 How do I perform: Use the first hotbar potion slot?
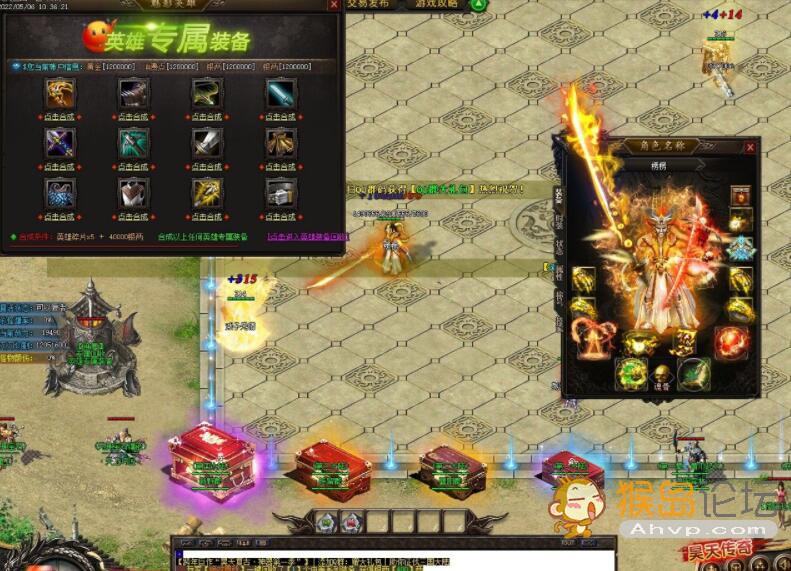324,521
